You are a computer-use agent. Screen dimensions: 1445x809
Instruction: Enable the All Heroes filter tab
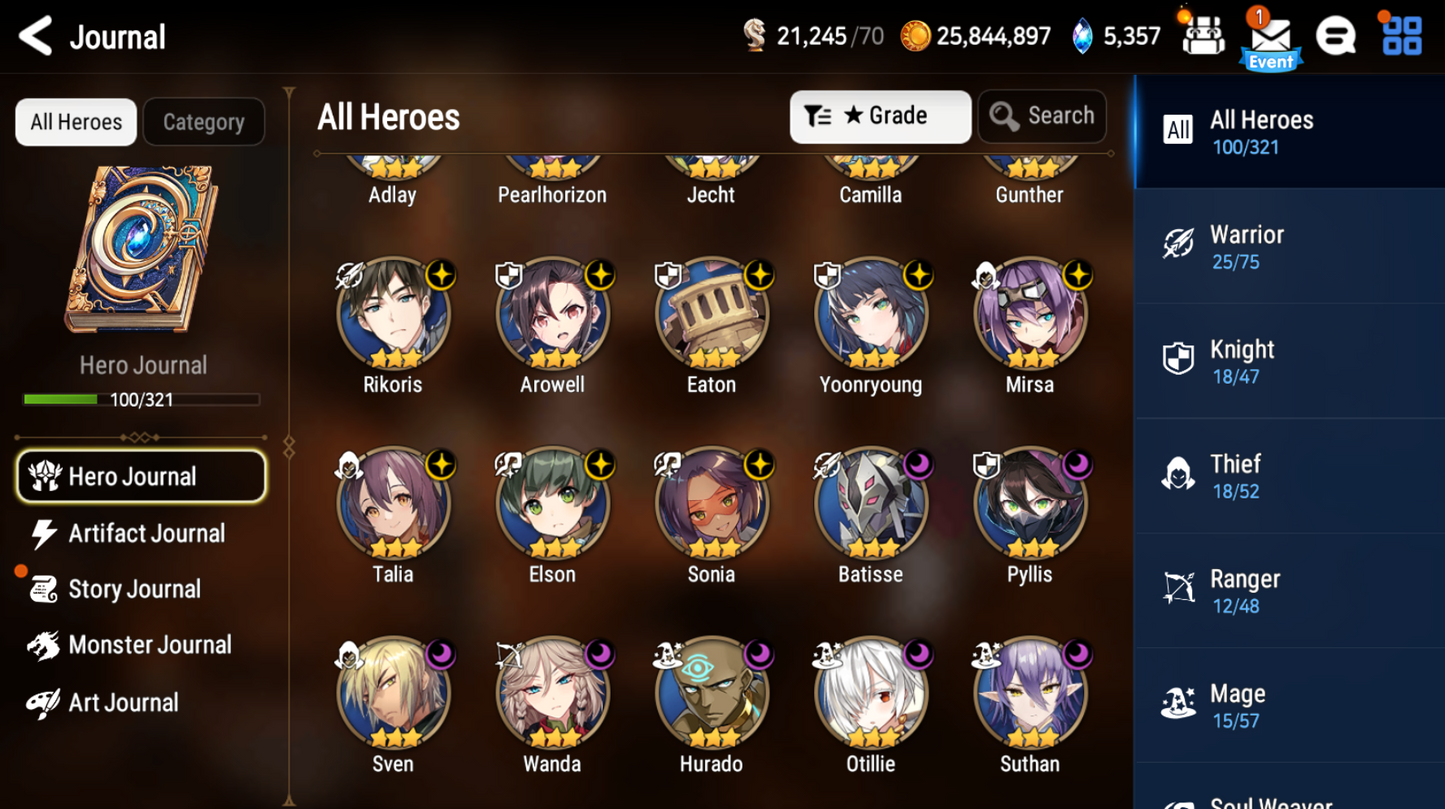coord(75,121)
